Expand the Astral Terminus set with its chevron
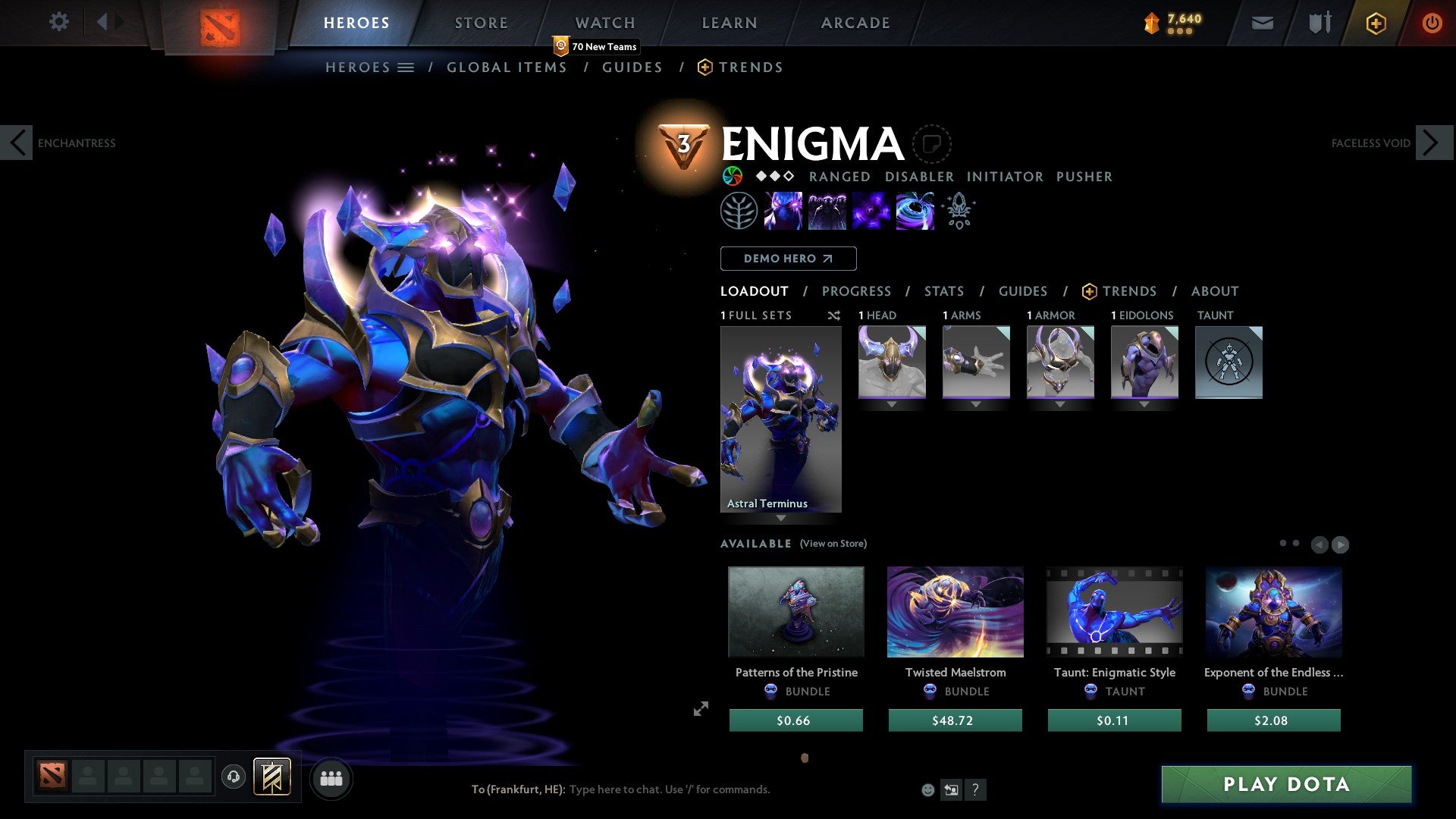1456x819 pixels. 780,519
